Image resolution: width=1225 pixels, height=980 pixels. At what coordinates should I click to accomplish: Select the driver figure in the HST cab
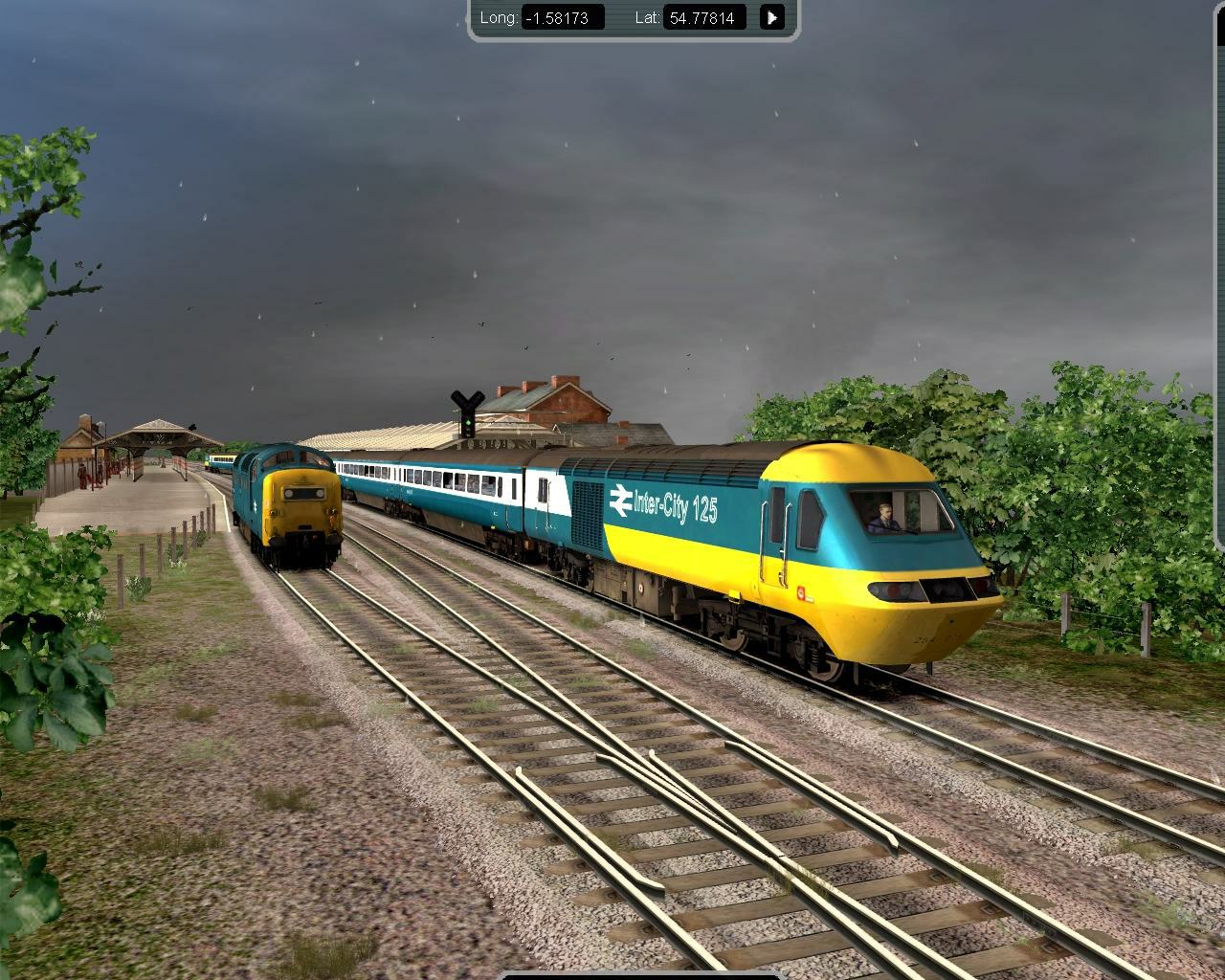[x=882, y=517]
